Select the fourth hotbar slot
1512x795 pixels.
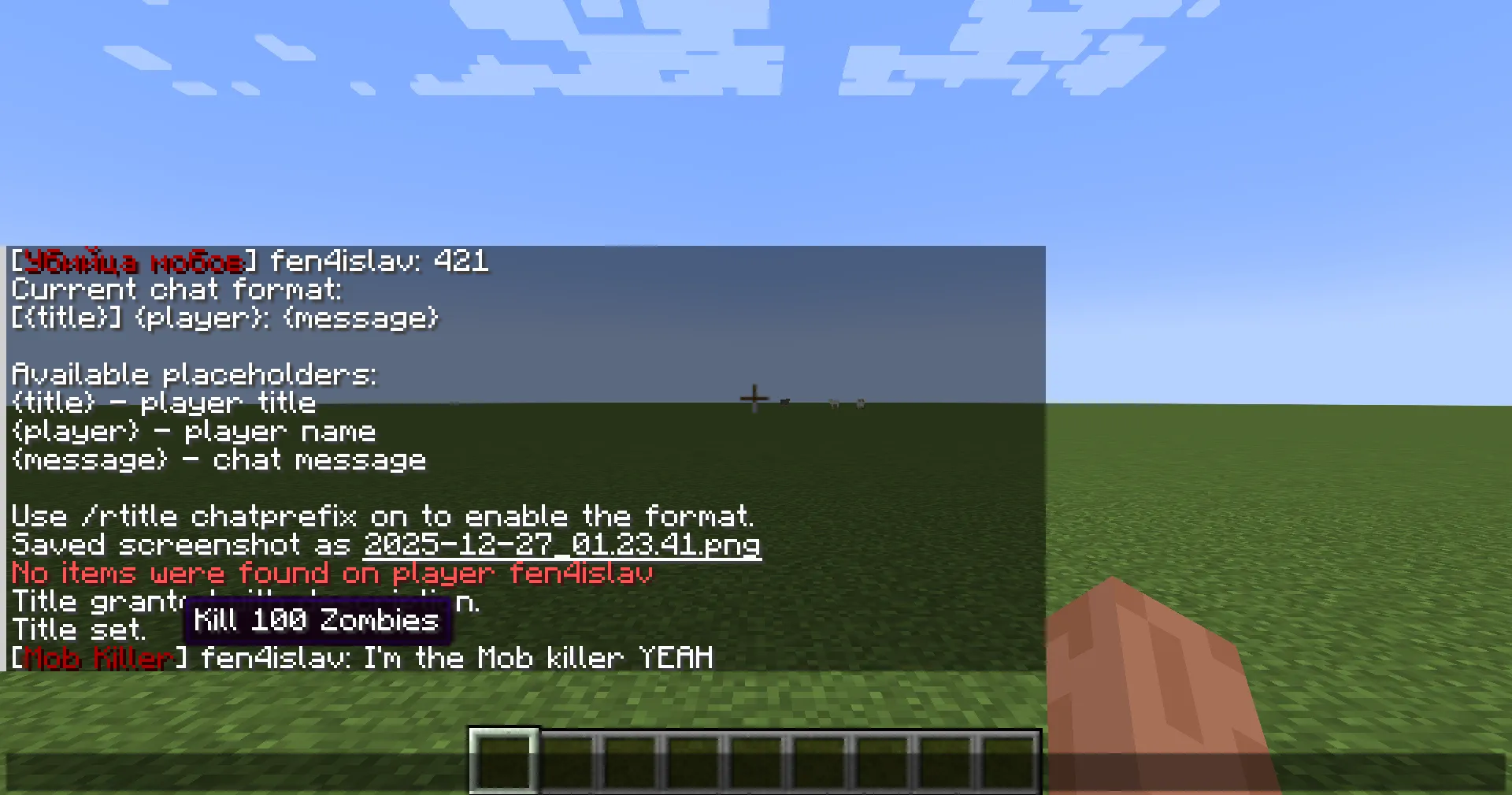pos(693,760)
